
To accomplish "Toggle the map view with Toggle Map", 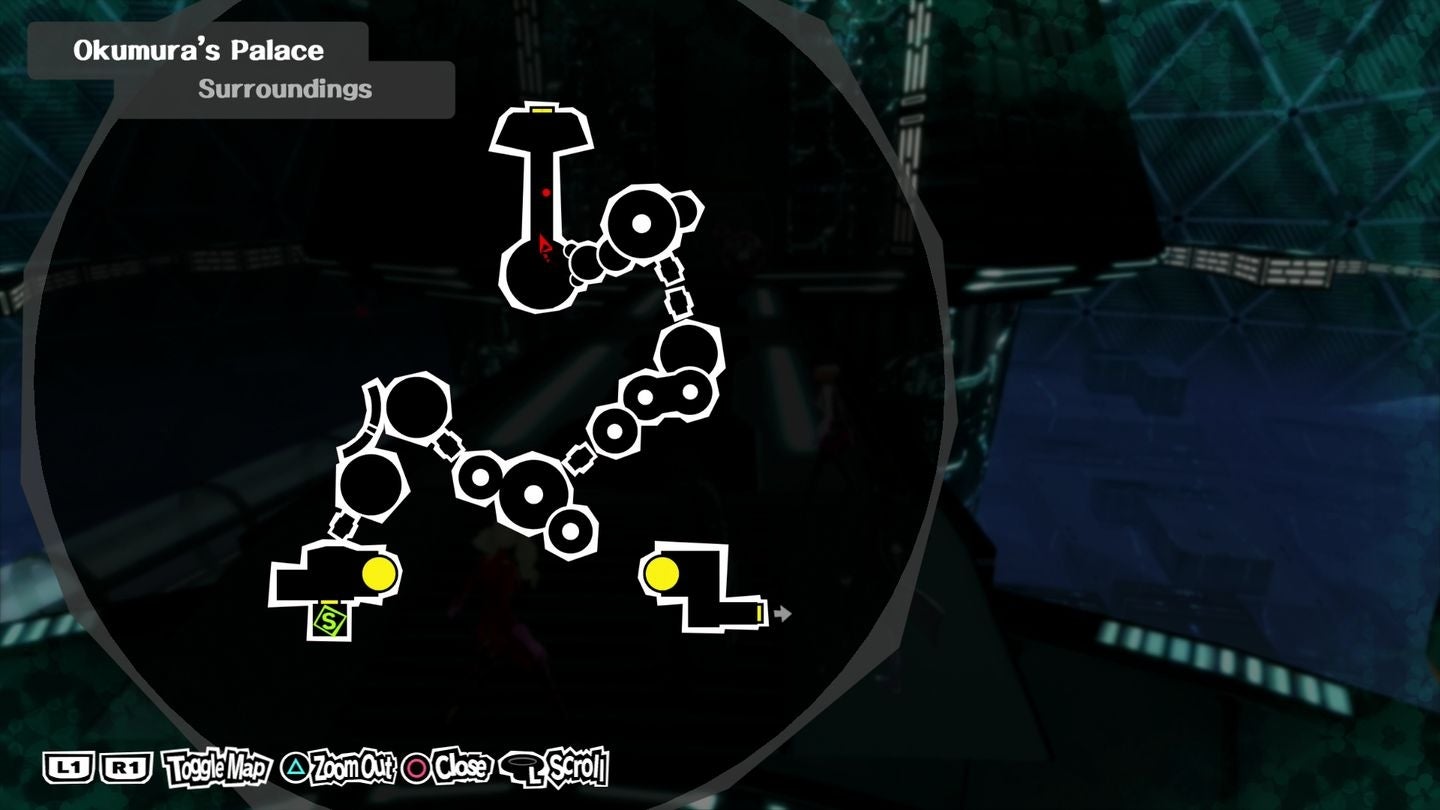I will pyautogui.click(x=215, y=768).
